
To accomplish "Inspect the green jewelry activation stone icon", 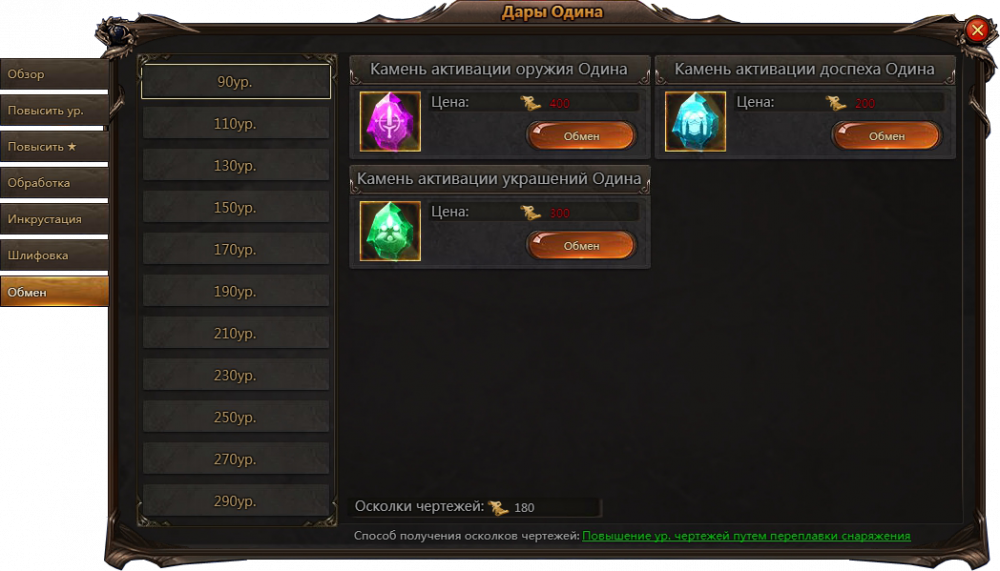I will 390,231.
